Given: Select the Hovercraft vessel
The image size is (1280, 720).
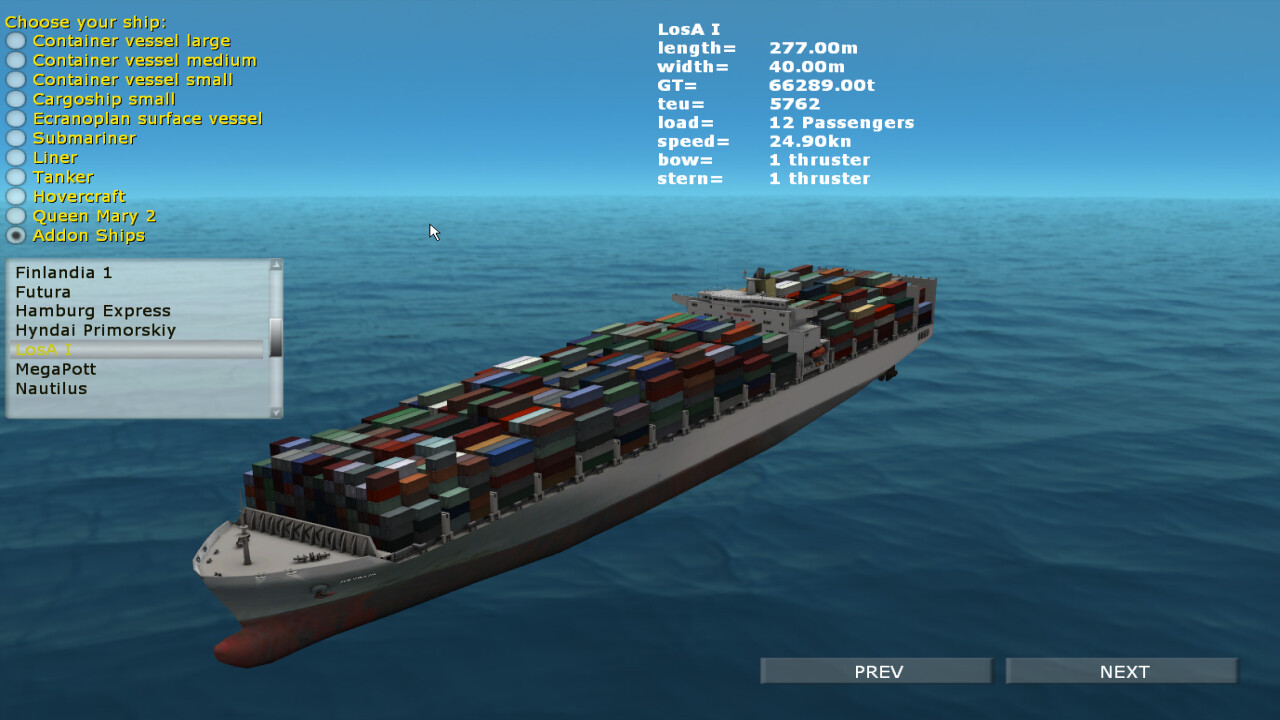Looking at the screenshot, I should [15, 196].
